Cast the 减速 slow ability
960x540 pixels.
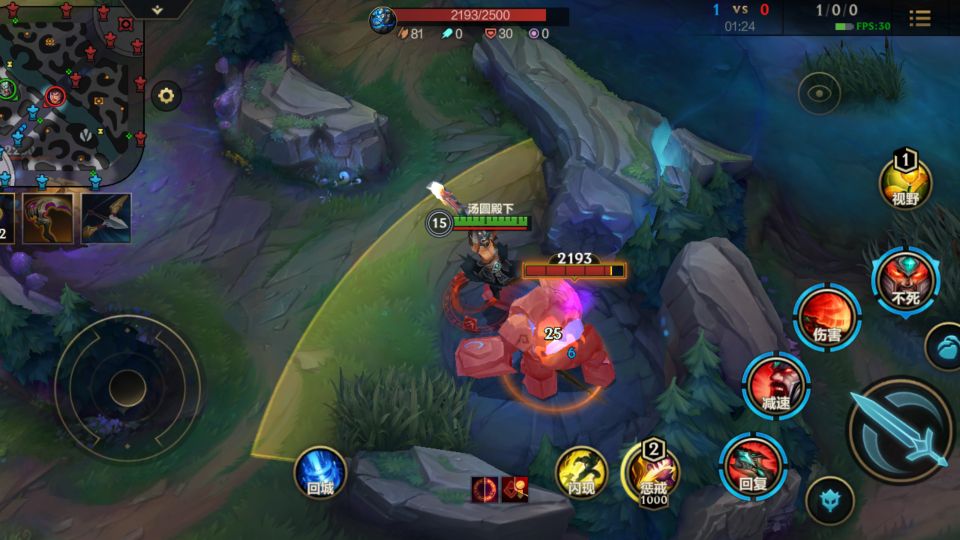(775, 385)
